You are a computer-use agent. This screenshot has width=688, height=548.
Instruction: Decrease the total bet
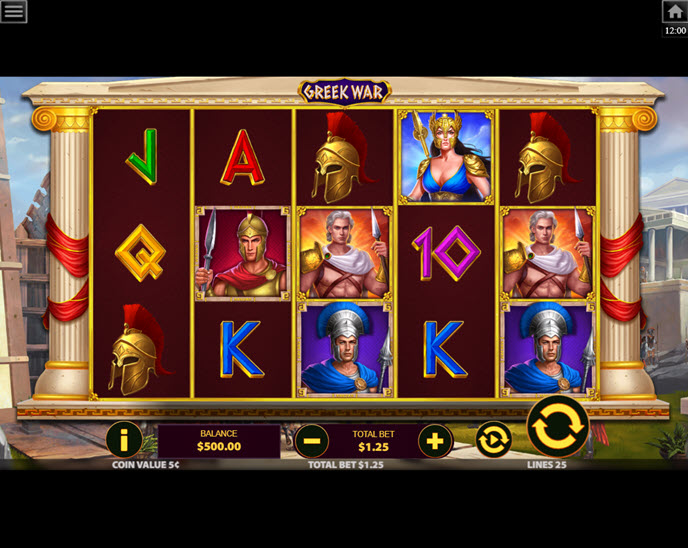point(311,440)
